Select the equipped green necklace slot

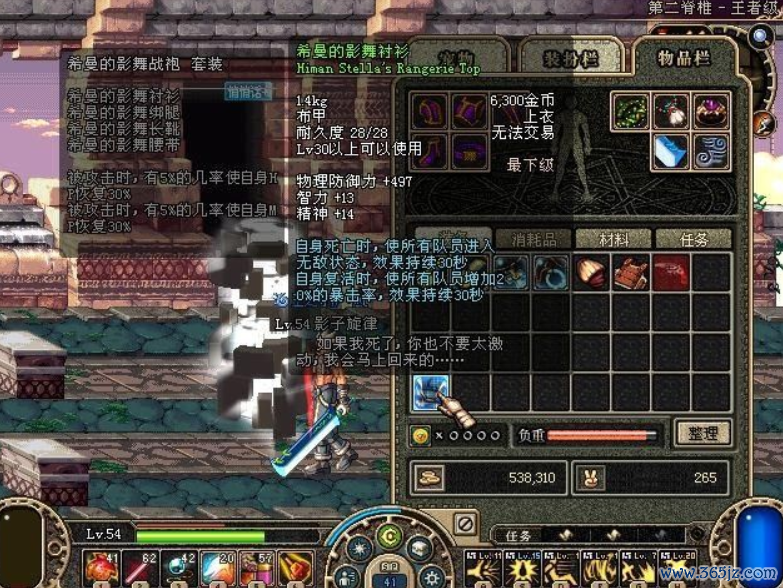pos(632,112)
